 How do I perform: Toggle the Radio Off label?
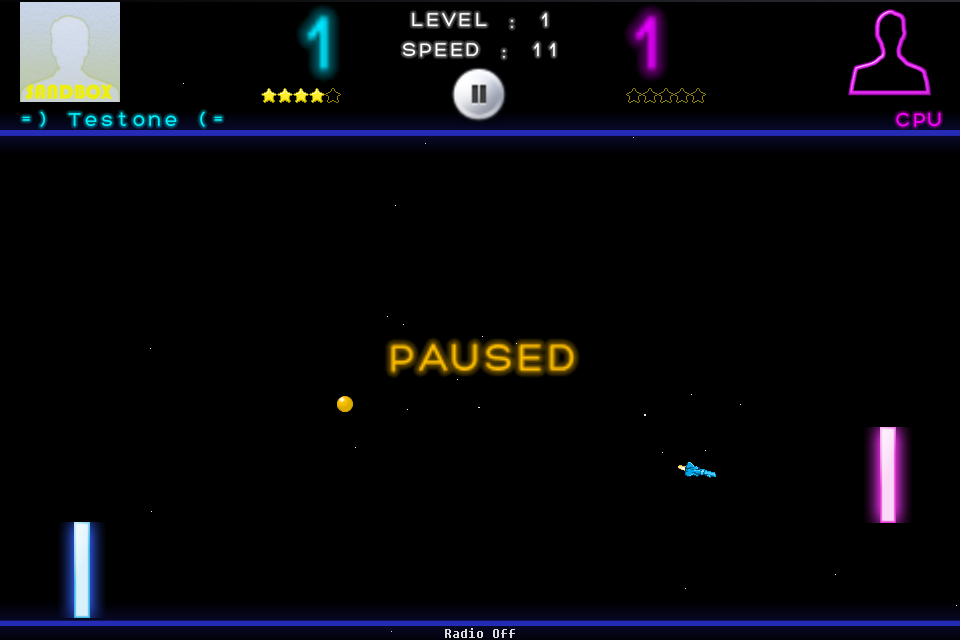click(x=480, y=633)
